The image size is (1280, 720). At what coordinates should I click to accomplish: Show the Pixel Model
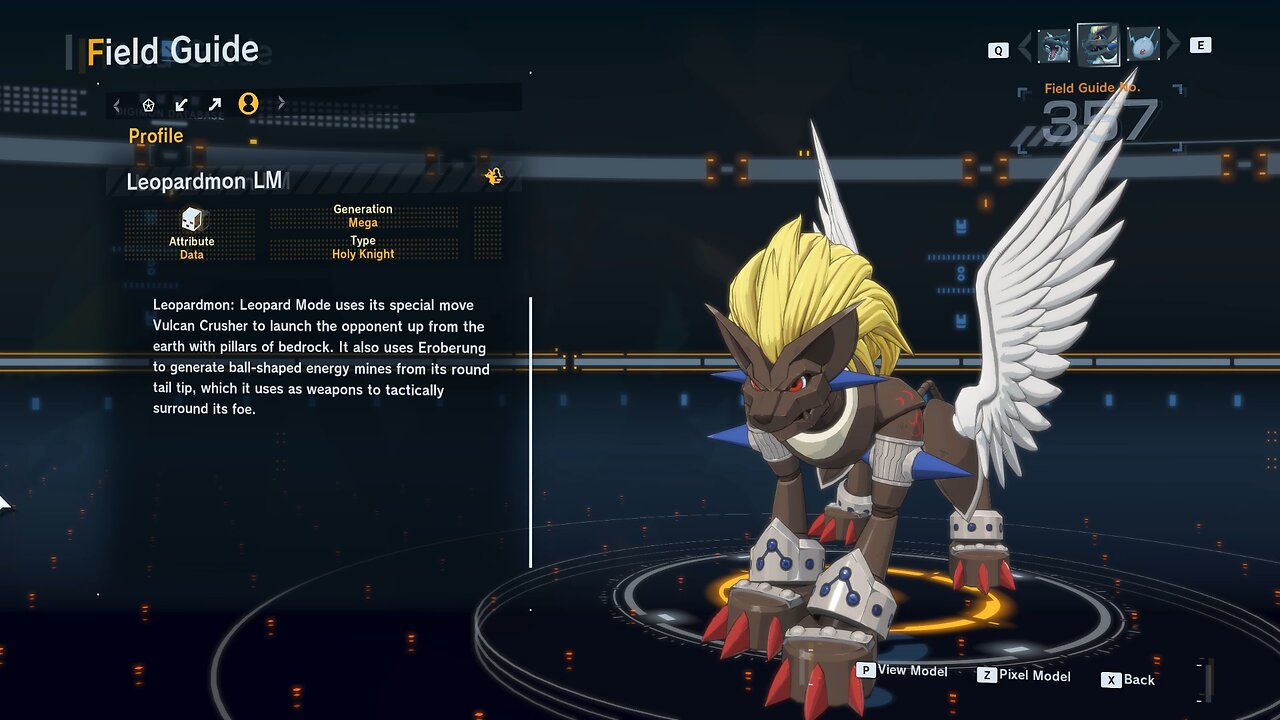point(1024,676)
